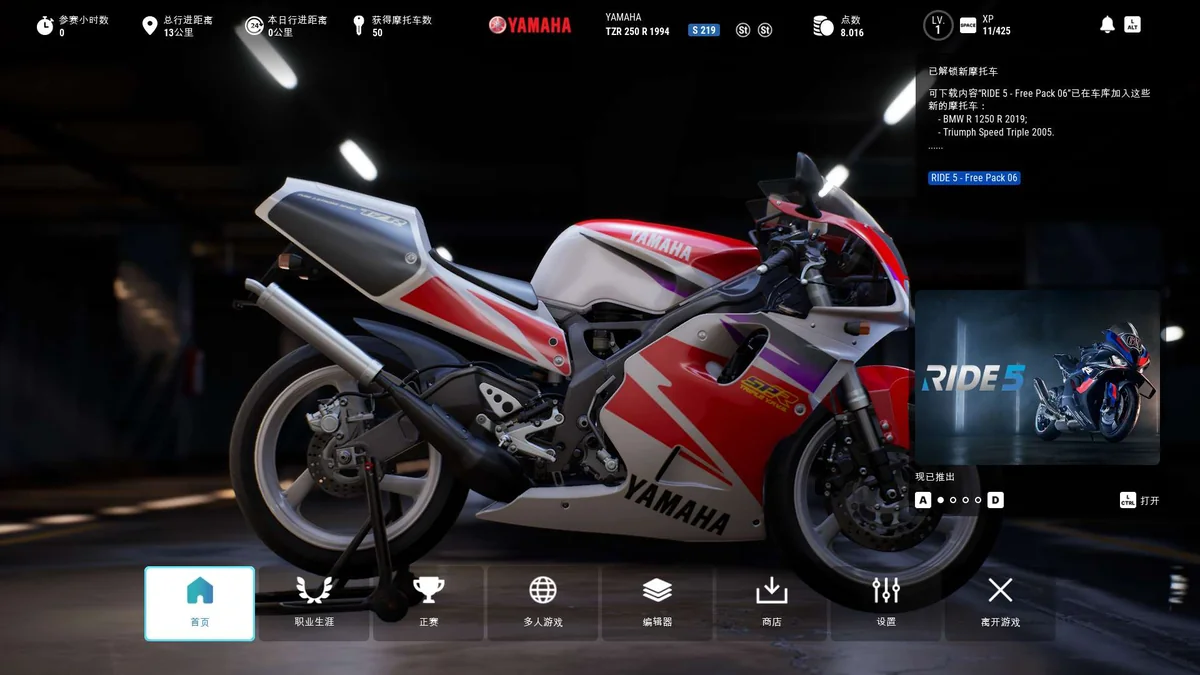Open 设置 settings menu
Viewport: 1200px width, 675px height.
(886, 603)
